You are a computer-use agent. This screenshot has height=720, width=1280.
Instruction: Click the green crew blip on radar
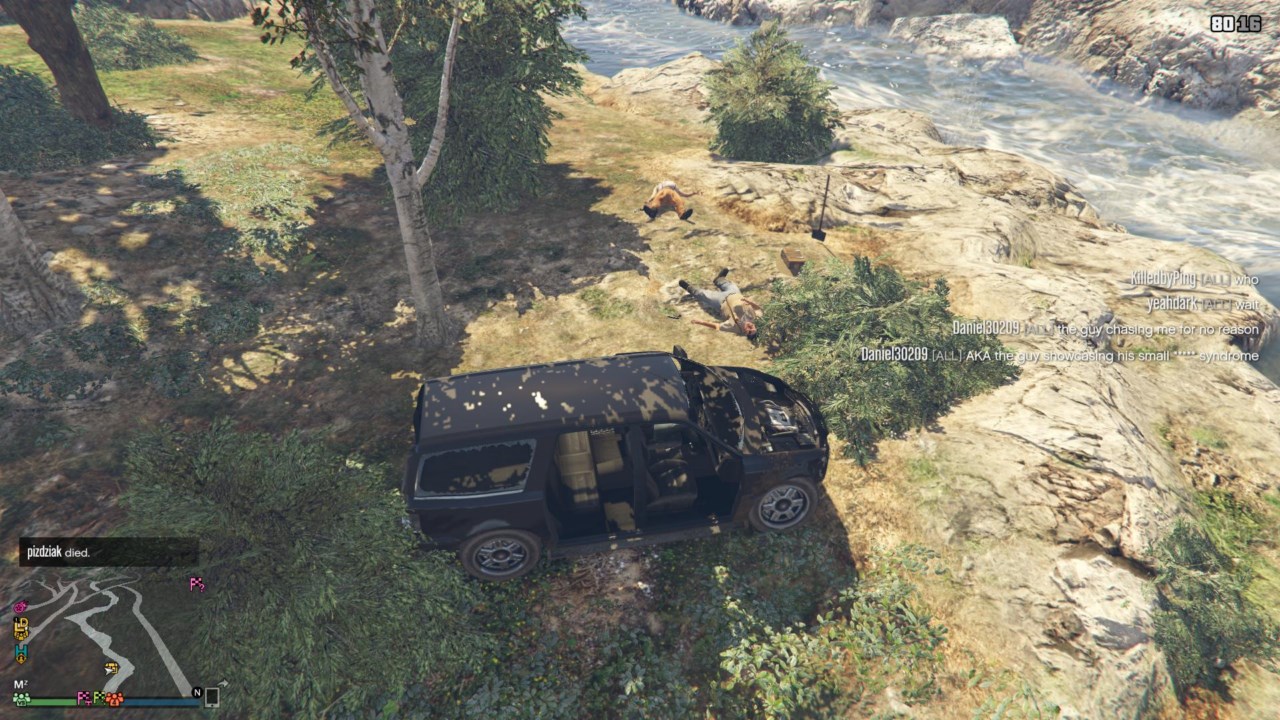point(21,698)
